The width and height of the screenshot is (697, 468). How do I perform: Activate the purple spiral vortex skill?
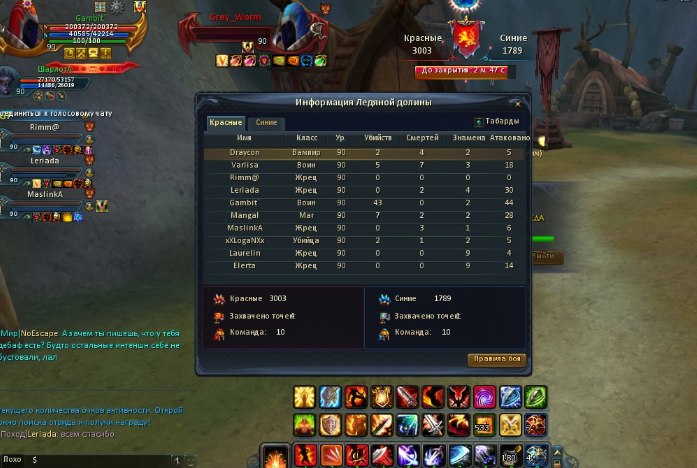[x=484, y=397]
